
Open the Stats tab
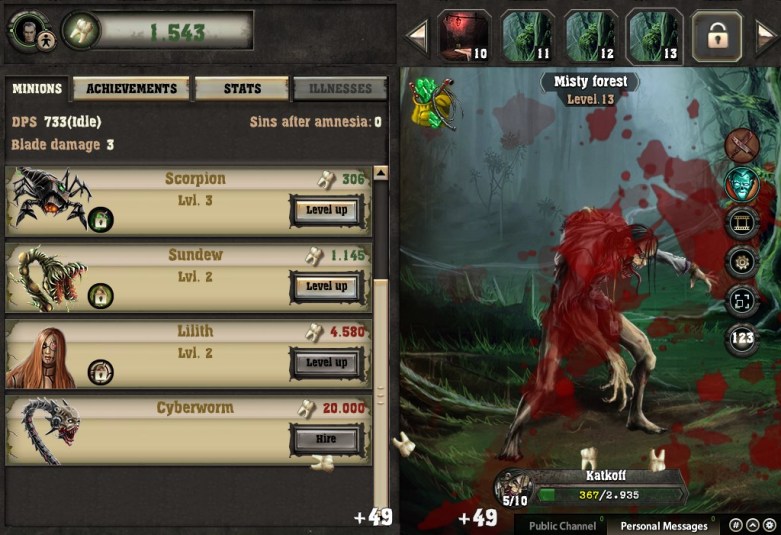(x=242, y=89)
